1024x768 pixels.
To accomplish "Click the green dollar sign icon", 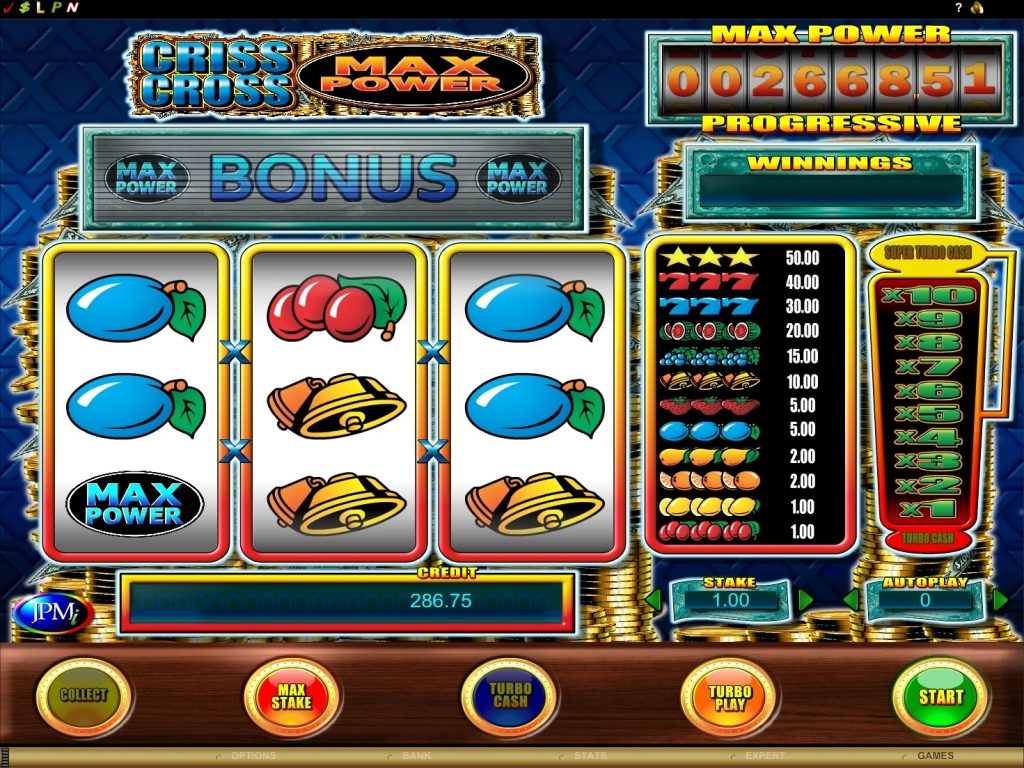I will (24, 7).
